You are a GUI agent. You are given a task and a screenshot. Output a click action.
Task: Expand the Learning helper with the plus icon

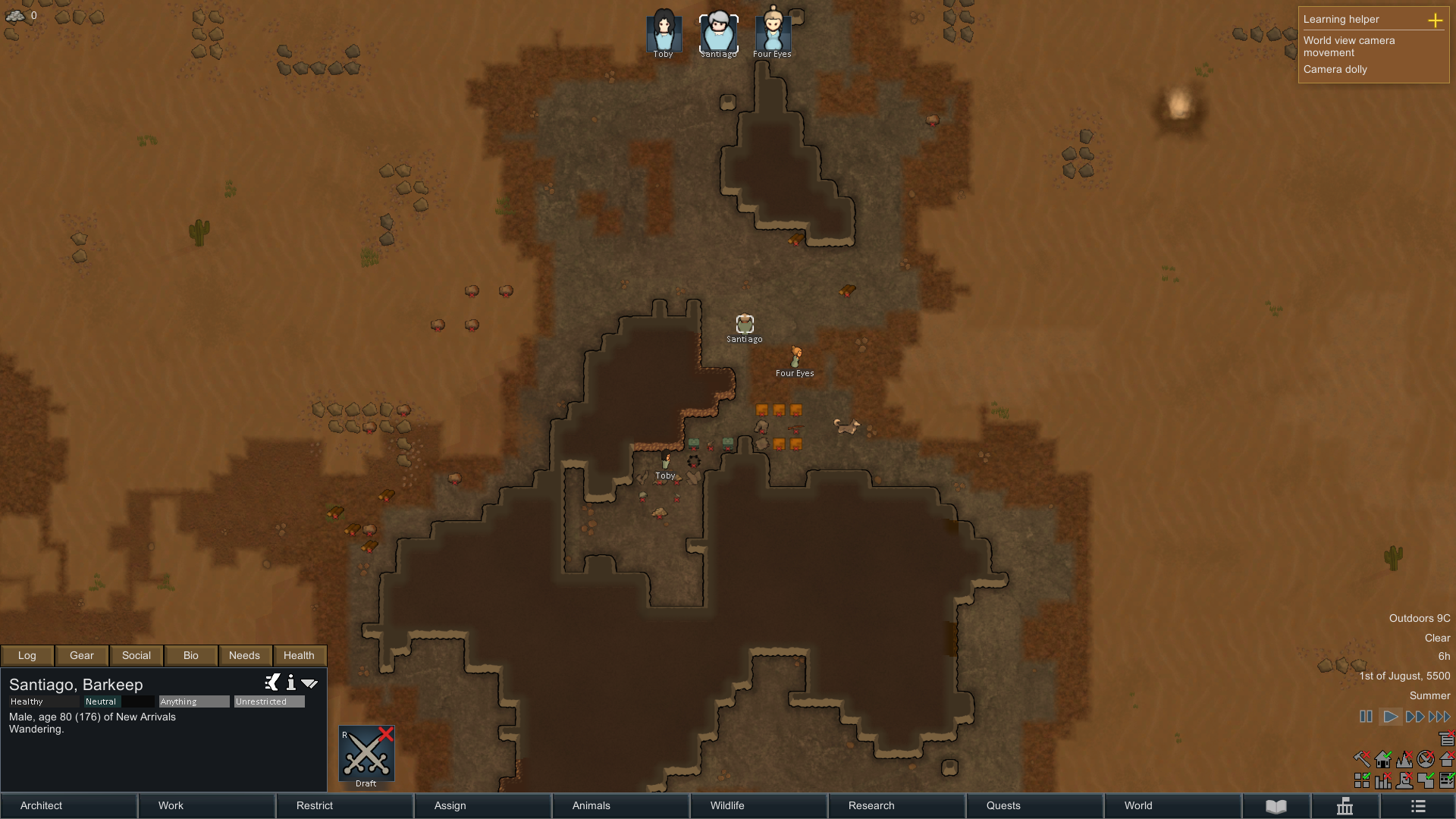click(x=1436, y=21)
